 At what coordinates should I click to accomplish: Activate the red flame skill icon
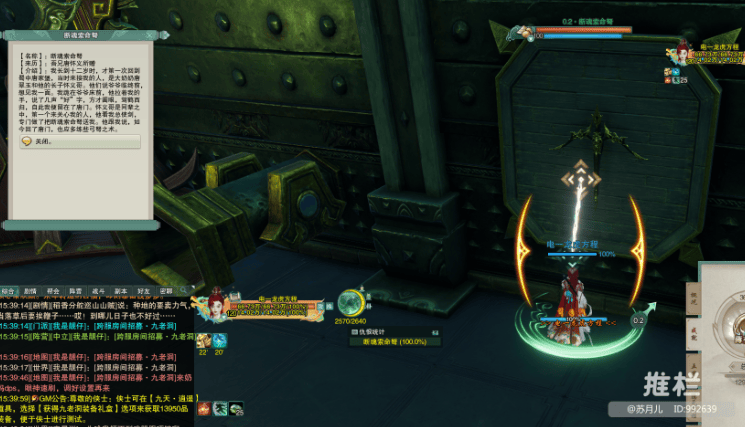201,408
